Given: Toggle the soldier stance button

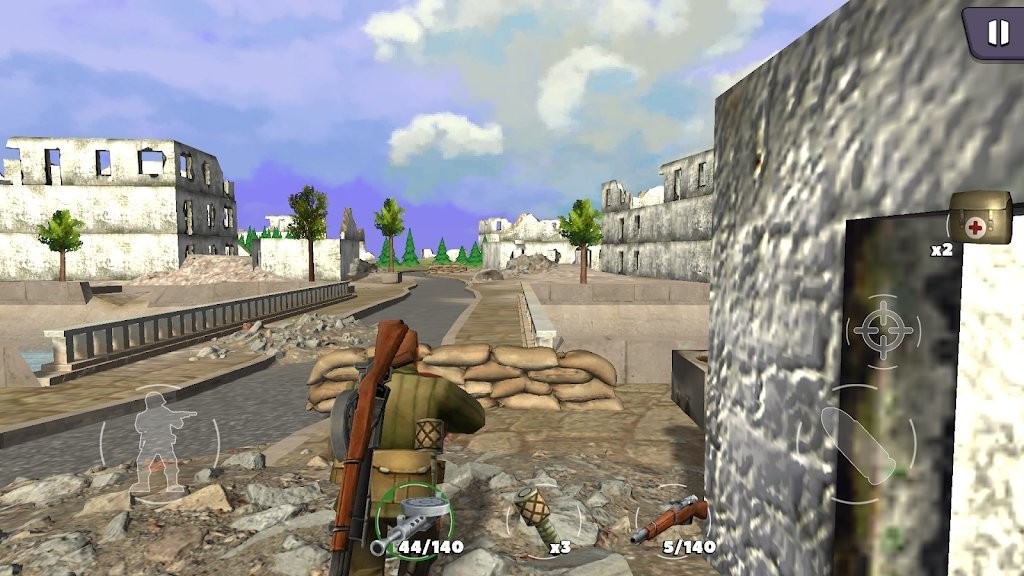Looking at the screenshot, I should (160, 441).
